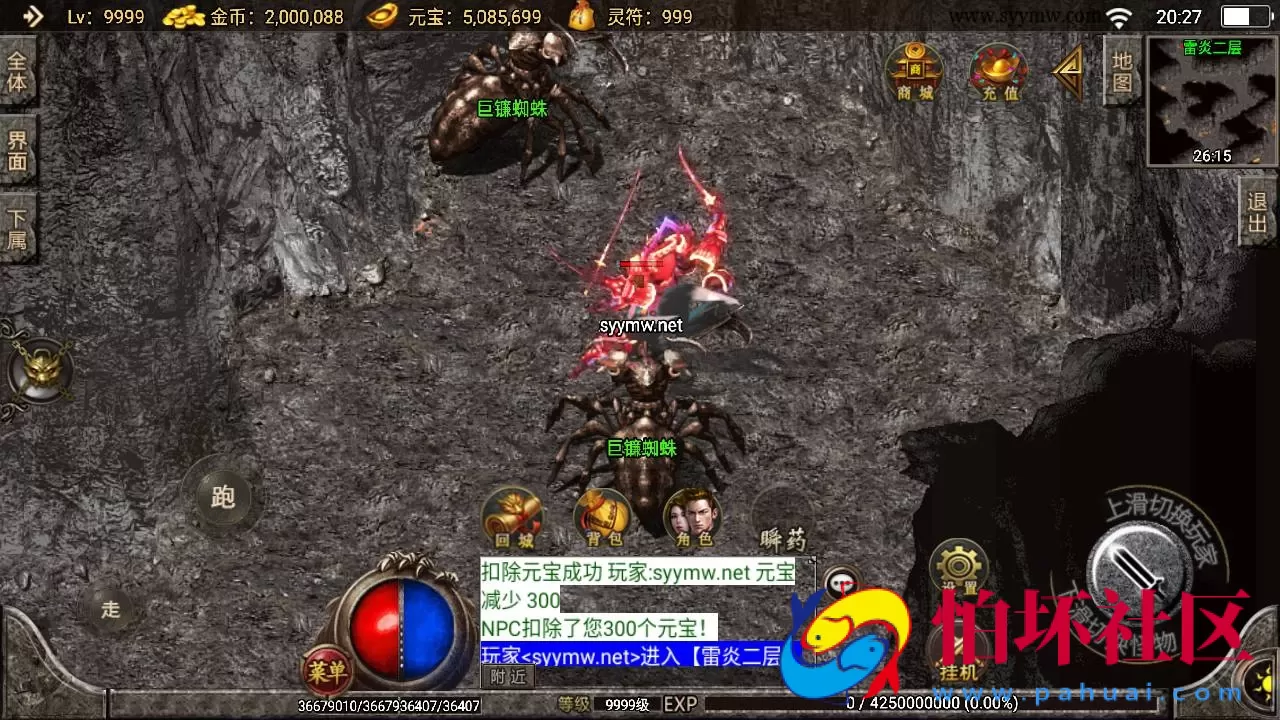Viewport: 1280px width, 720px height.
Task: Flip the day-night switch near the clock
Action: click(x=1243, y=16)
